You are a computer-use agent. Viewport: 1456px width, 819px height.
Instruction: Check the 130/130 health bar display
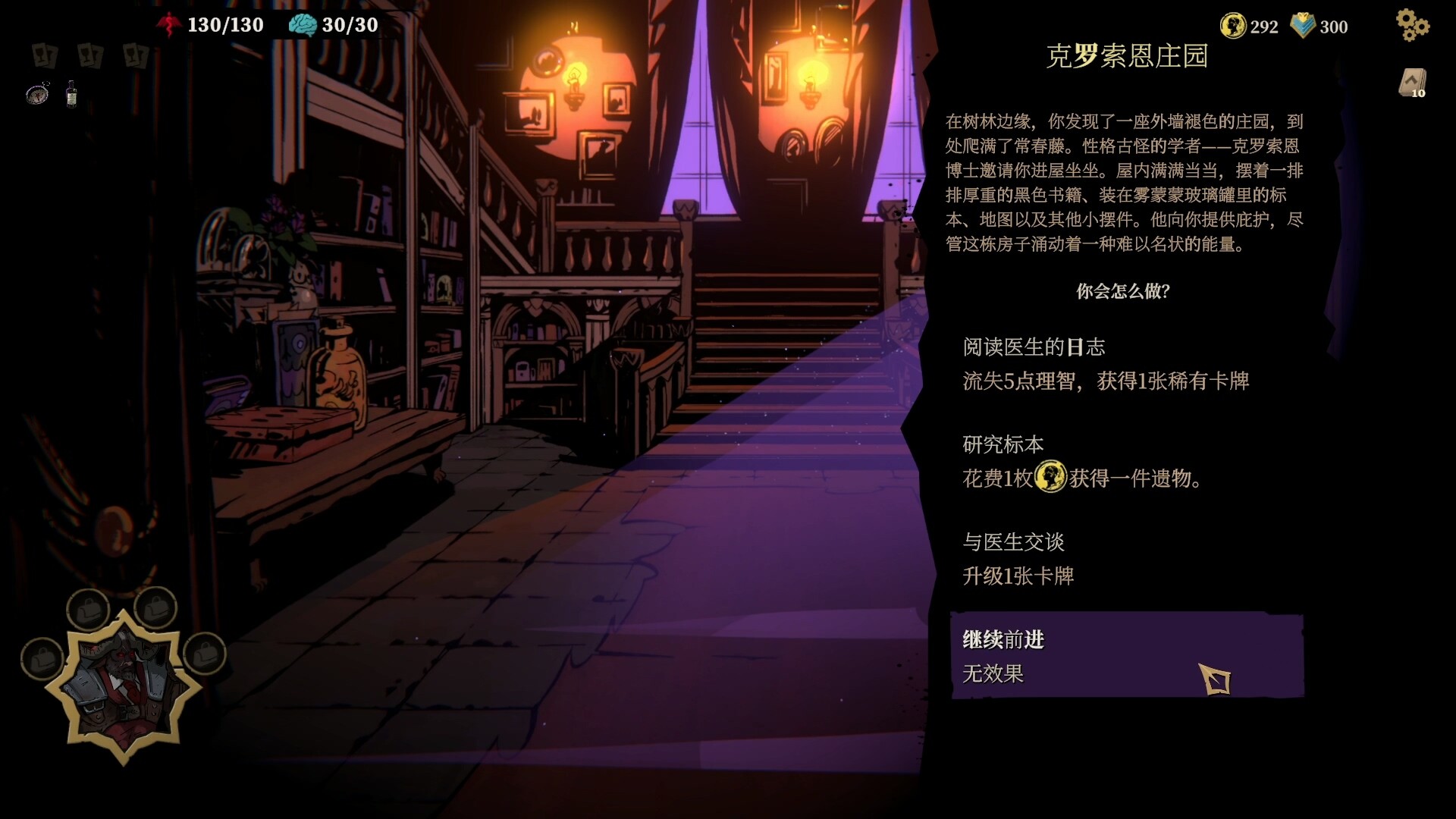[227, 25]
